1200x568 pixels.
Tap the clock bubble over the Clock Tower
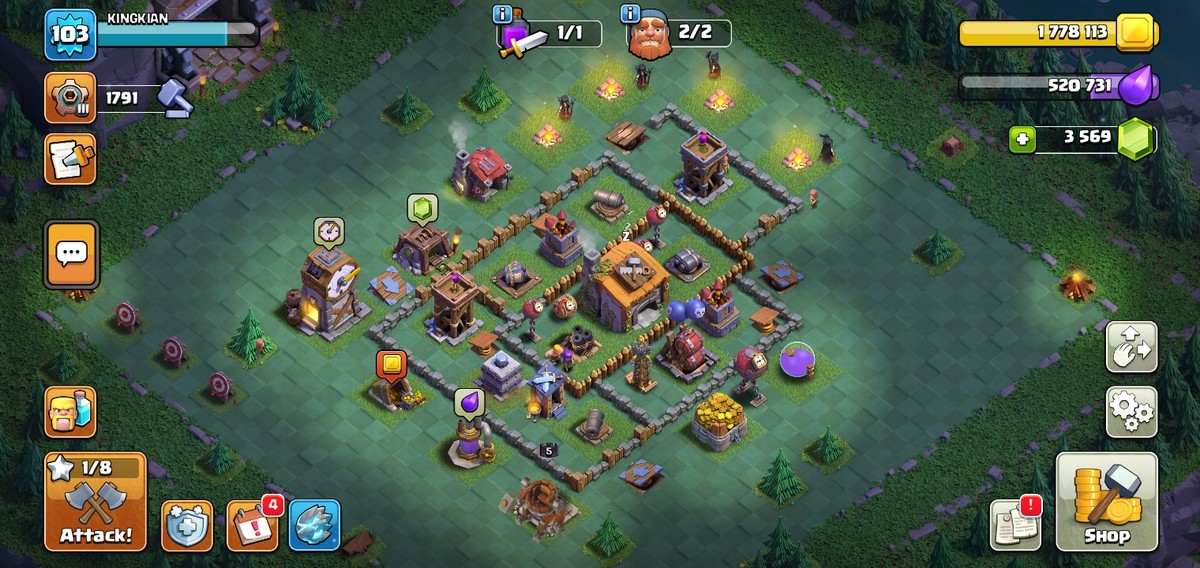point(328,232)
